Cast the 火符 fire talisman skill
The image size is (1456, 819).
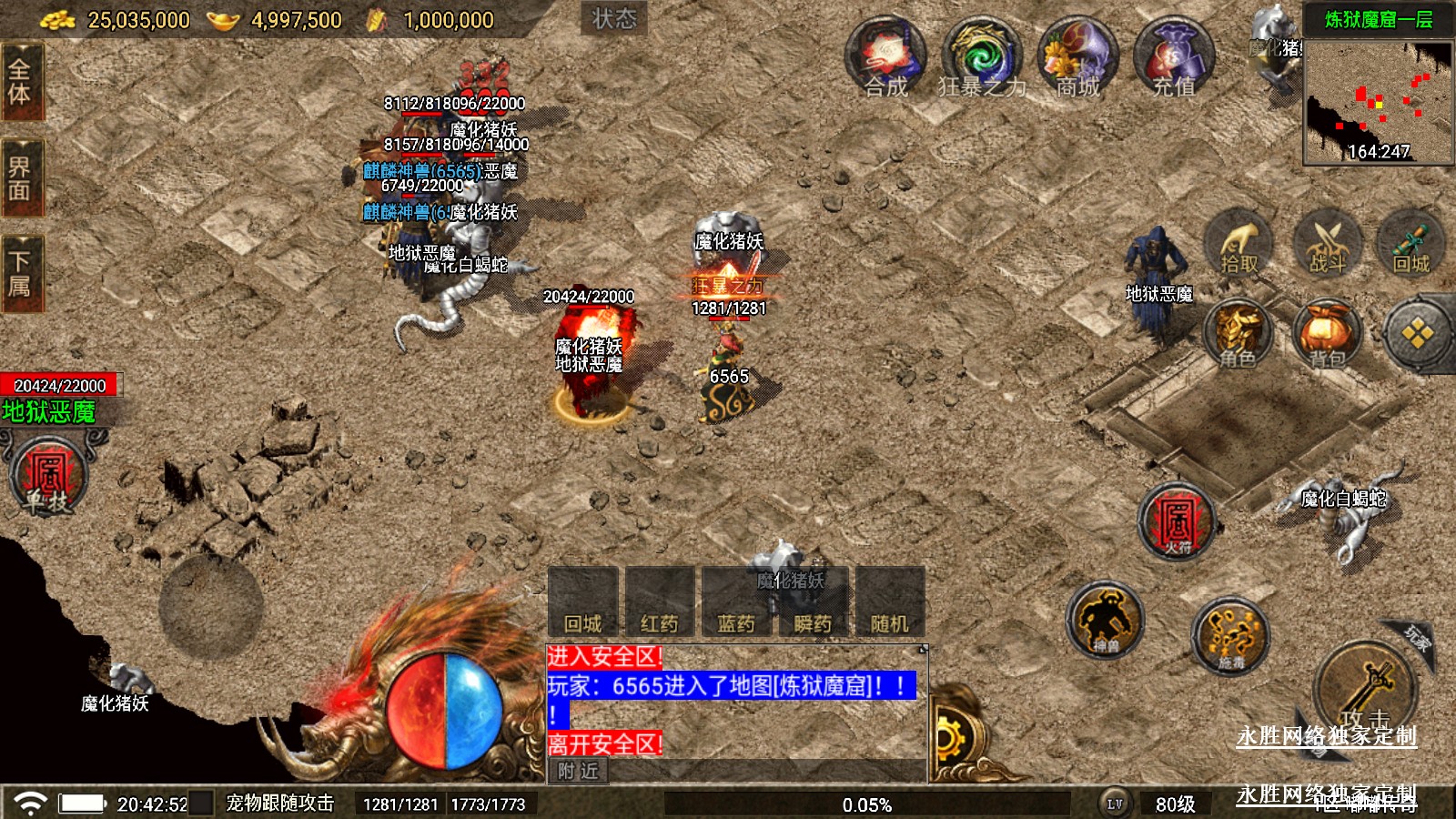(1178, 521)
